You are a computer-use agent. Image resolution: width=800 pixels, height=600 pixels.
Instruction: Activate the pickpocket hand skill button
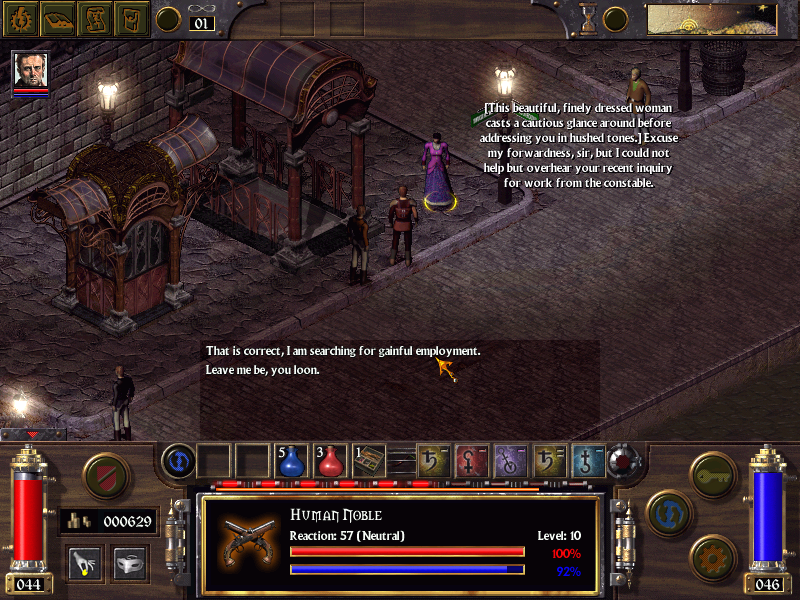83,563
